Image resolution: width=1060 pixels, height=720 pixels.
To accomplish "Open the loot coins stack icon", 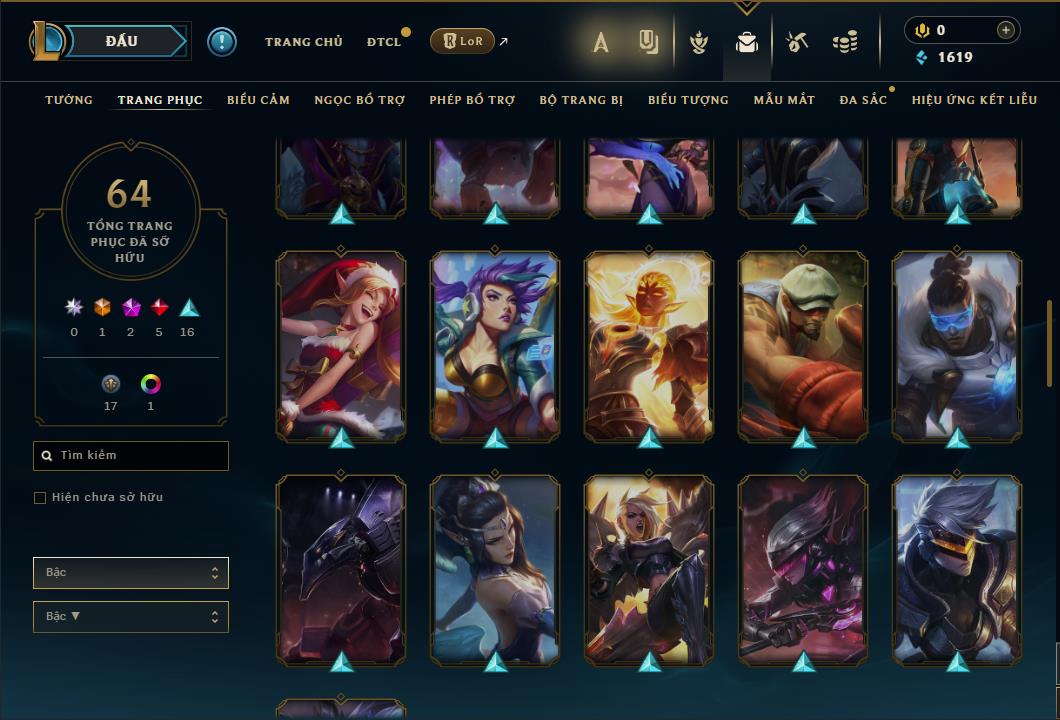I will pyautogui.click(x=845, y=42).
